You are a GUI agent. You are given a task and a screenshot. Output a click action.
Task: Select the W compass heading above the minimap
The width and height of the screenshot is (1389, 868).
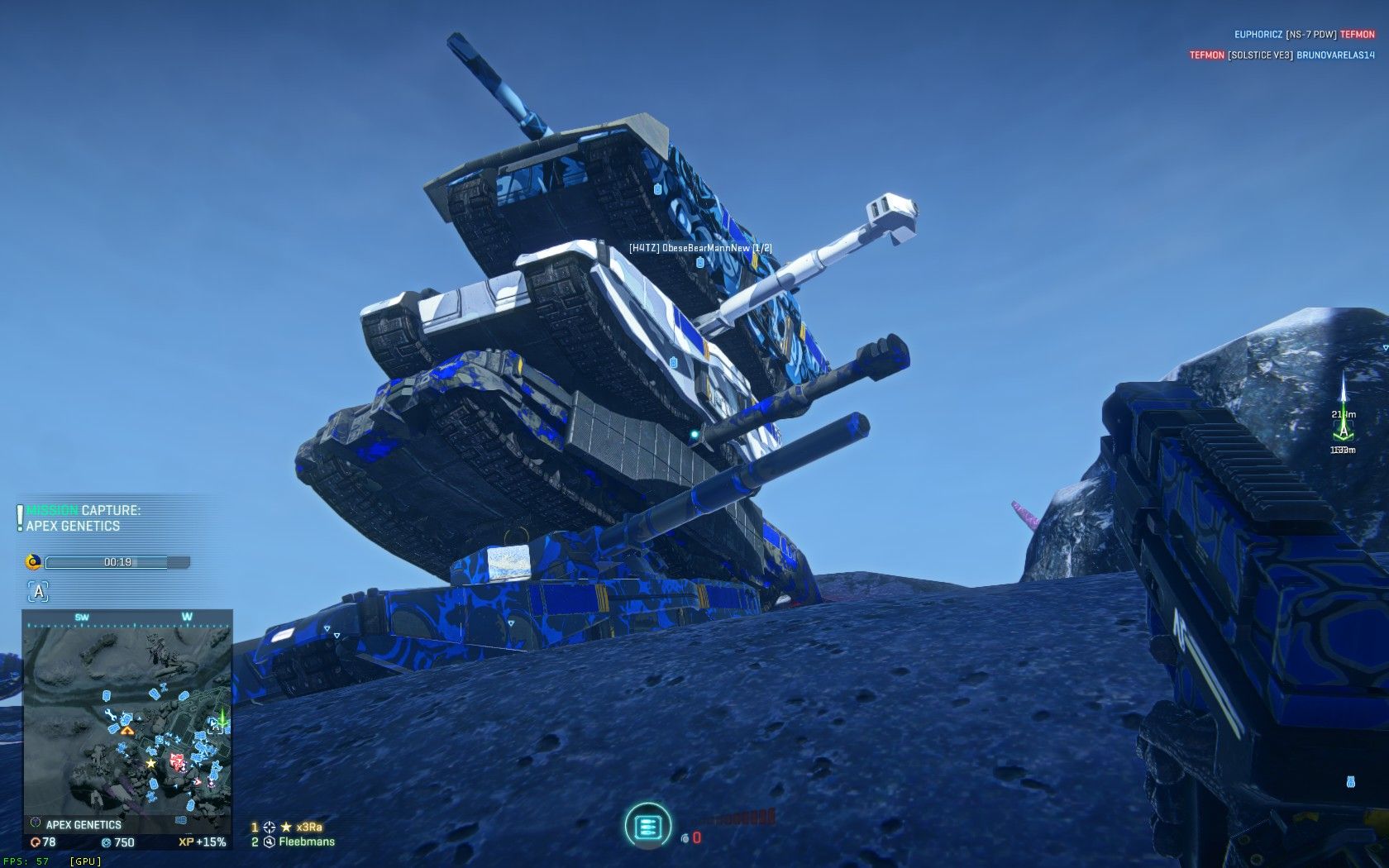click(x=186, y=617)
